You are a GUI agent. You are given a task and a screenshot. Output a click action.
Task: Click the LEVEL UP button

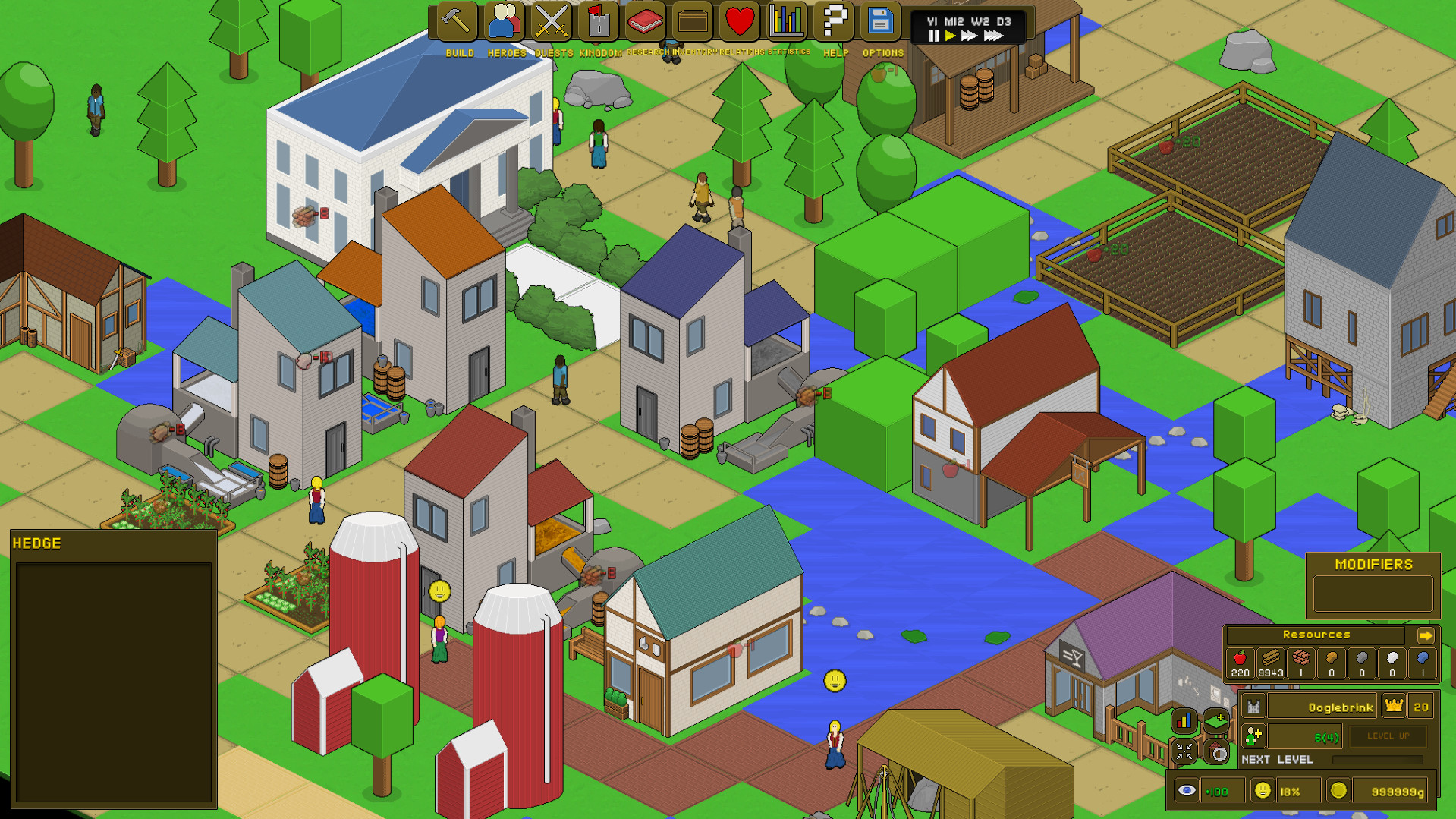coord(1388,736)
